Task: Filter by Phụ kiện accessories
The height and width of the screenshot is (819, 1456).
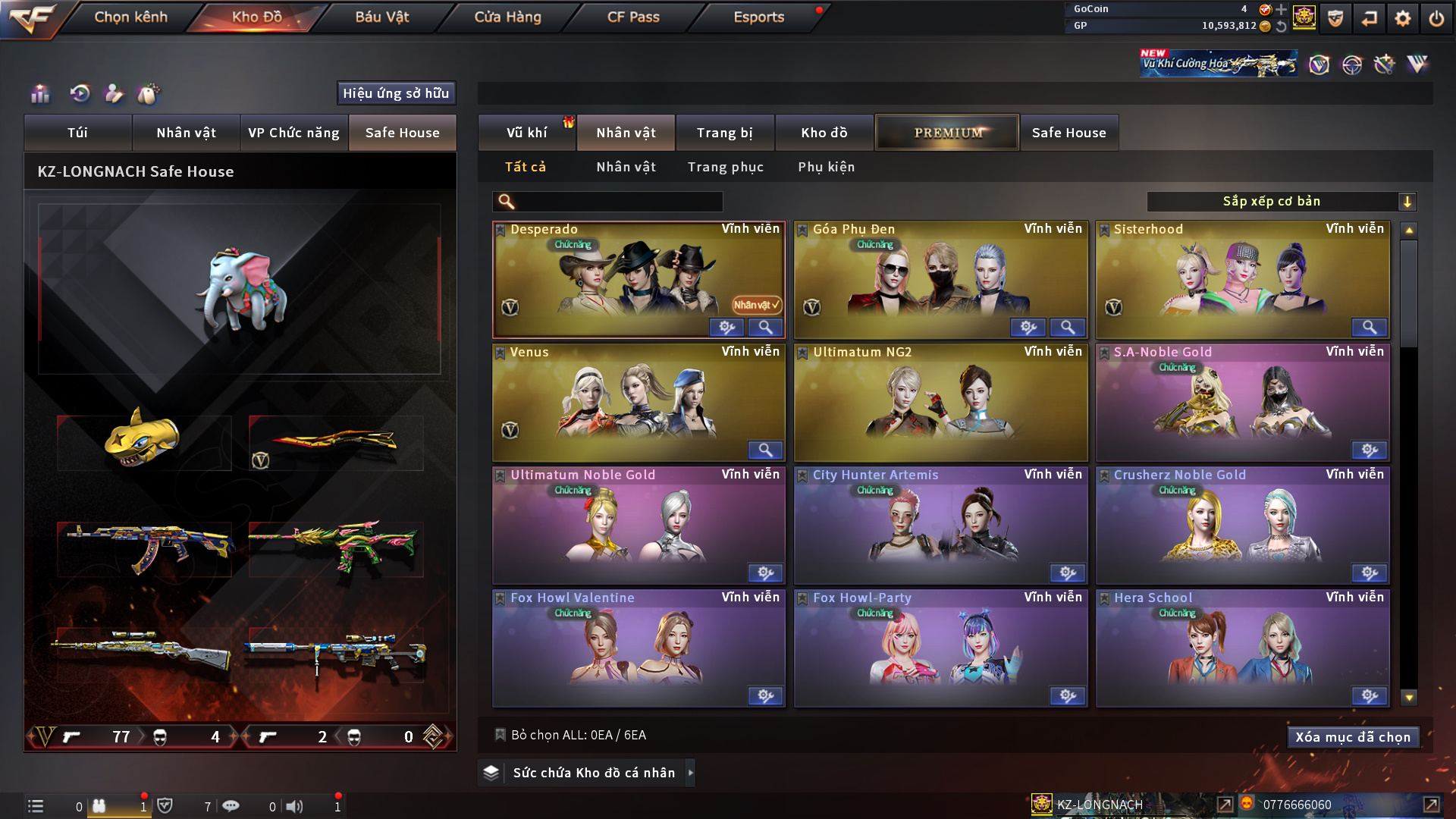Action: coord(826,167)
